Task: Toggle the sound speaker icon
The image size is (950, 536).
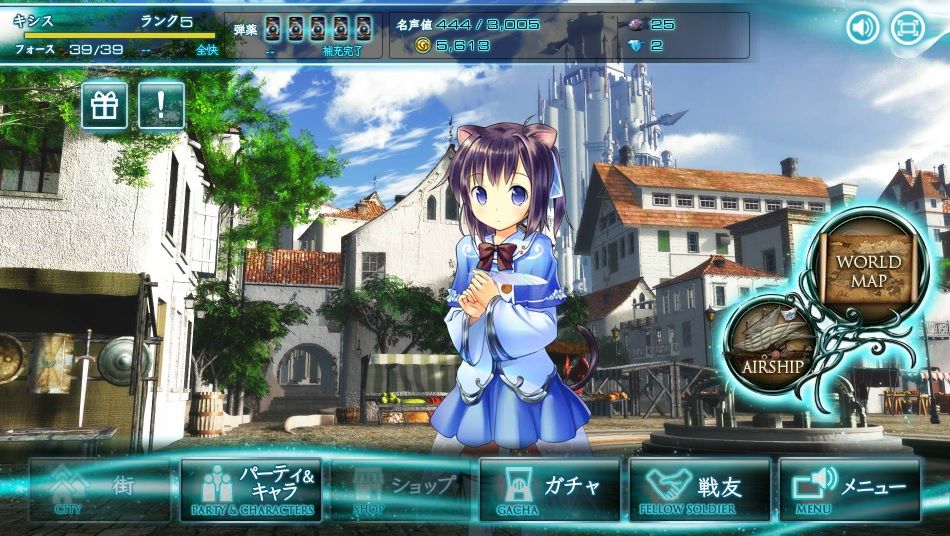Action: click(863, 27)
